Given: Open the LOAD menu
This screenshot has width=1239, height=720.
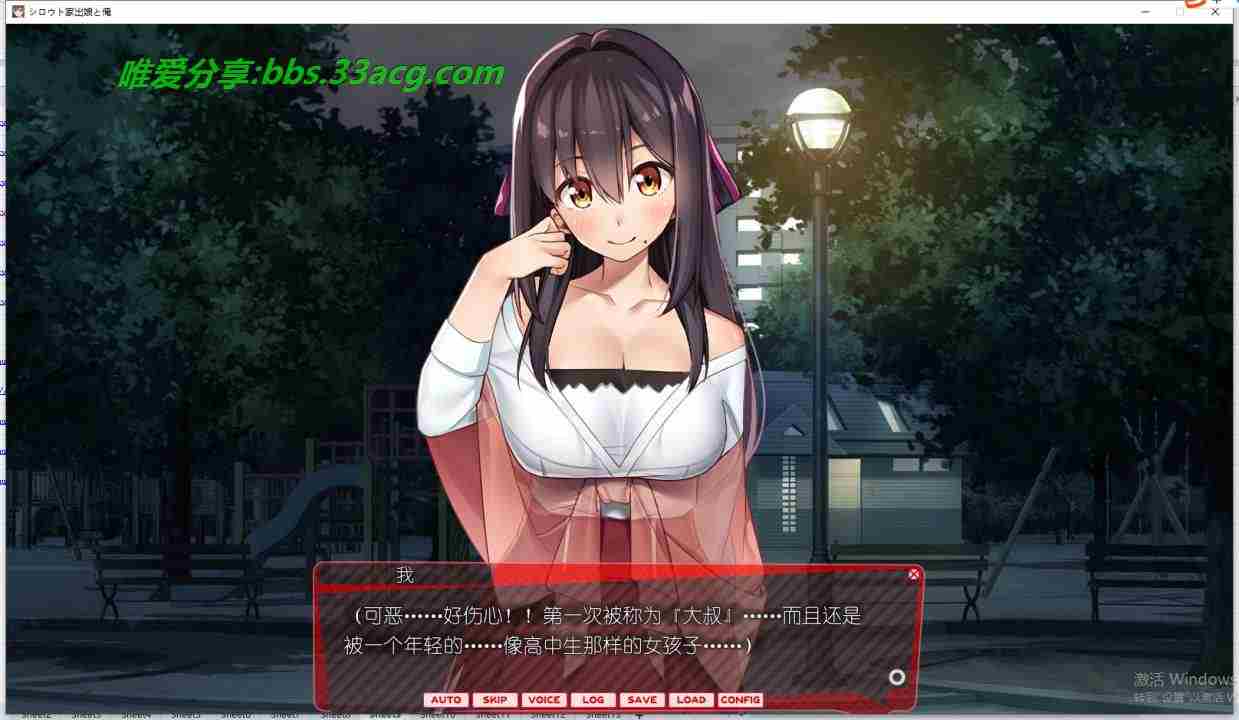Looking at the screenshot, I should (x=691, y=700).
